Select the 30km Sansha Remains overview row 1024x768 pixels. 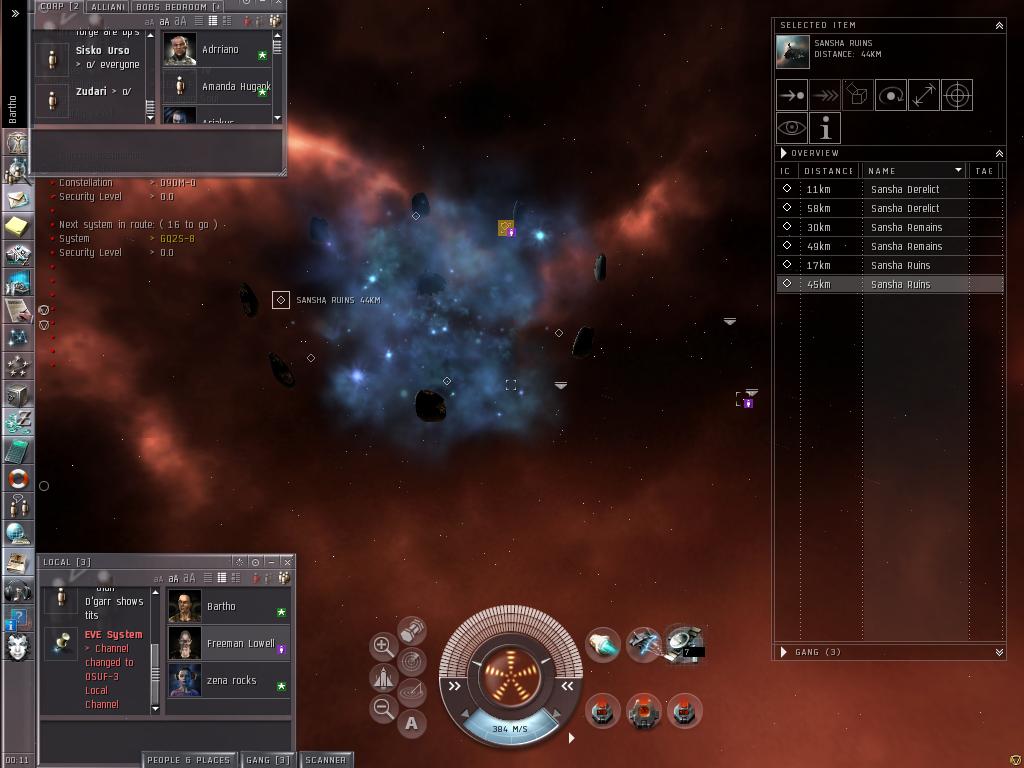pyautogui.click(x=890, y=227)
